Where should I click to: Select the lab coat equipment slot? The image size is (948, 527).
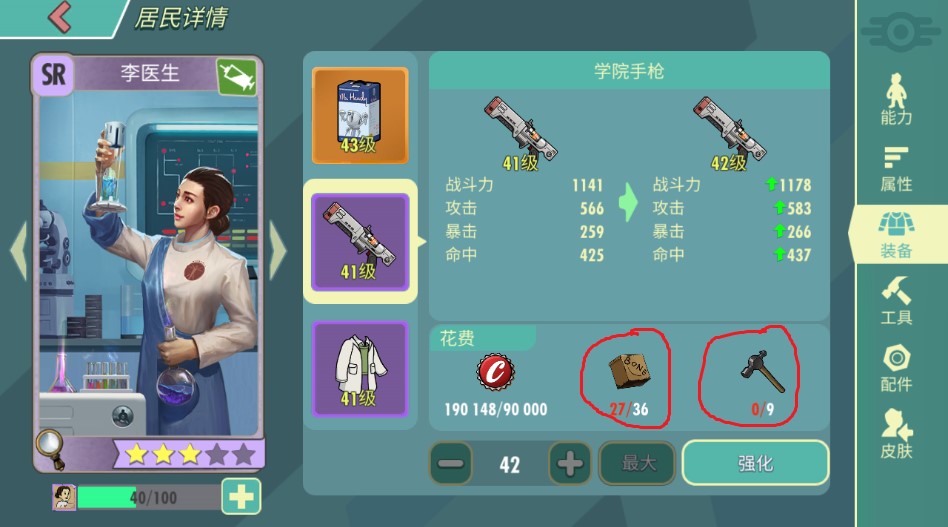pos(360,368)
